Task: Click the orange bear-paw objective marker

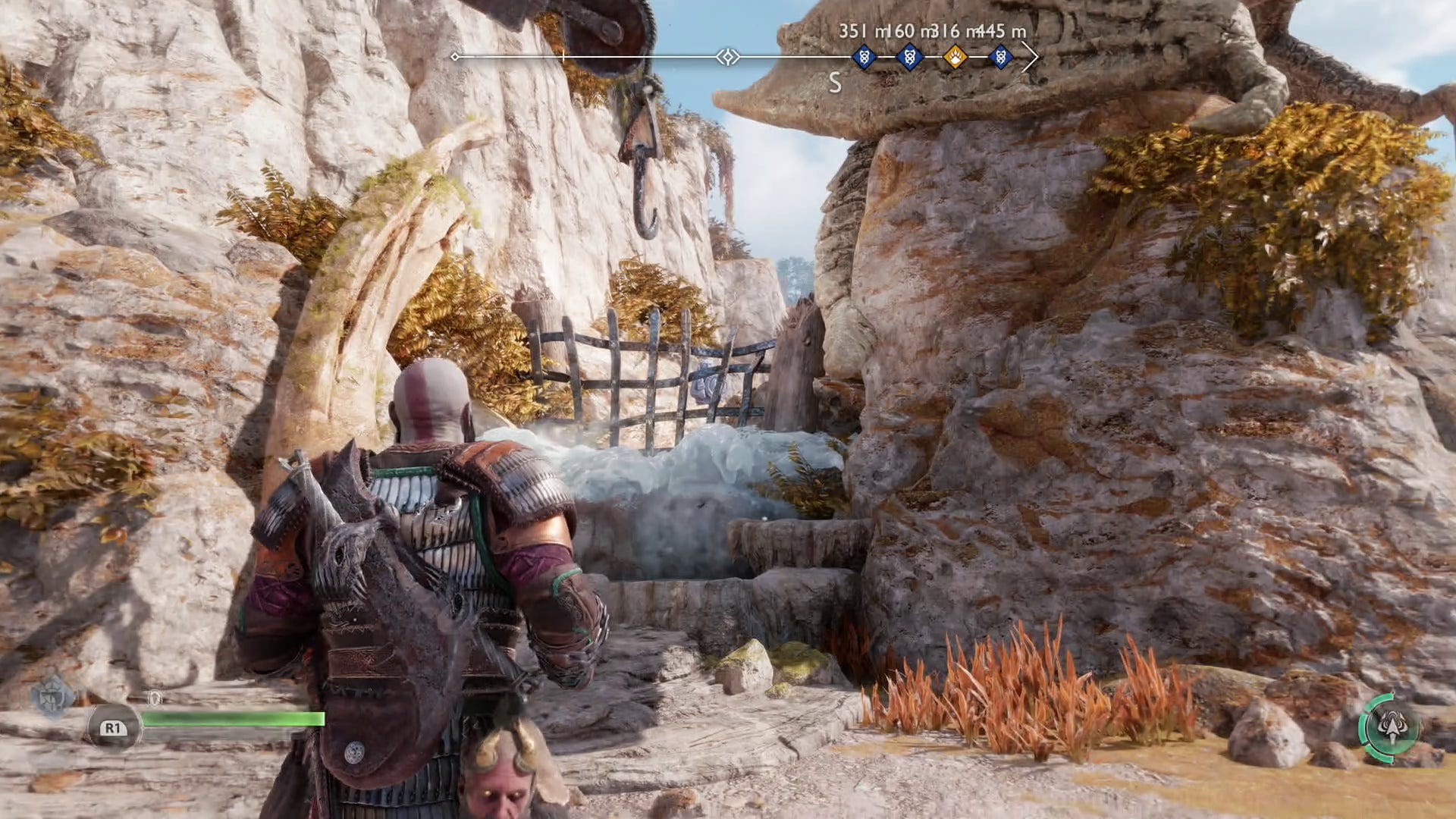Action: [954, 57]
